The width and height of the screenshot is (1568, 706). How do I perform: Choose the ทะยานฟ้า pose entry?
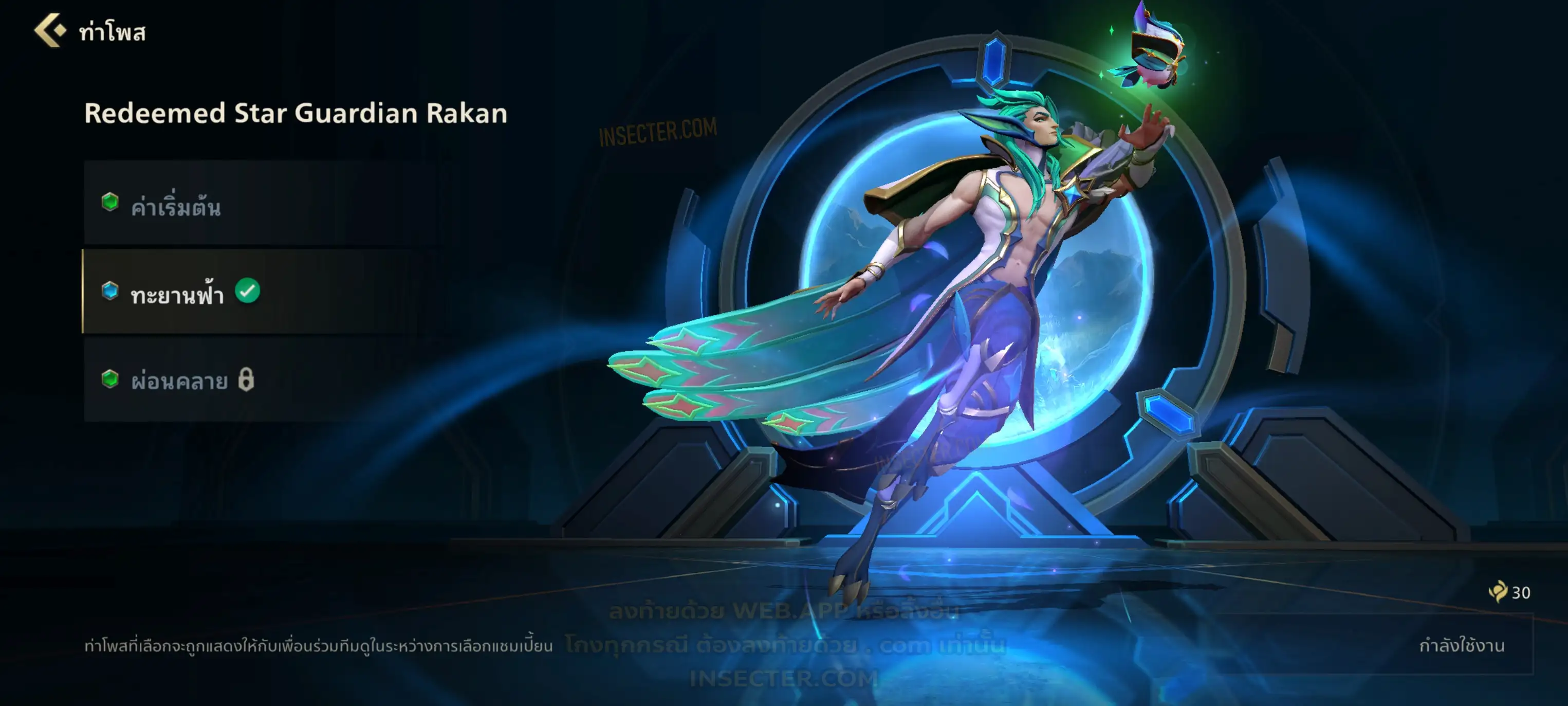coord(178,293)
